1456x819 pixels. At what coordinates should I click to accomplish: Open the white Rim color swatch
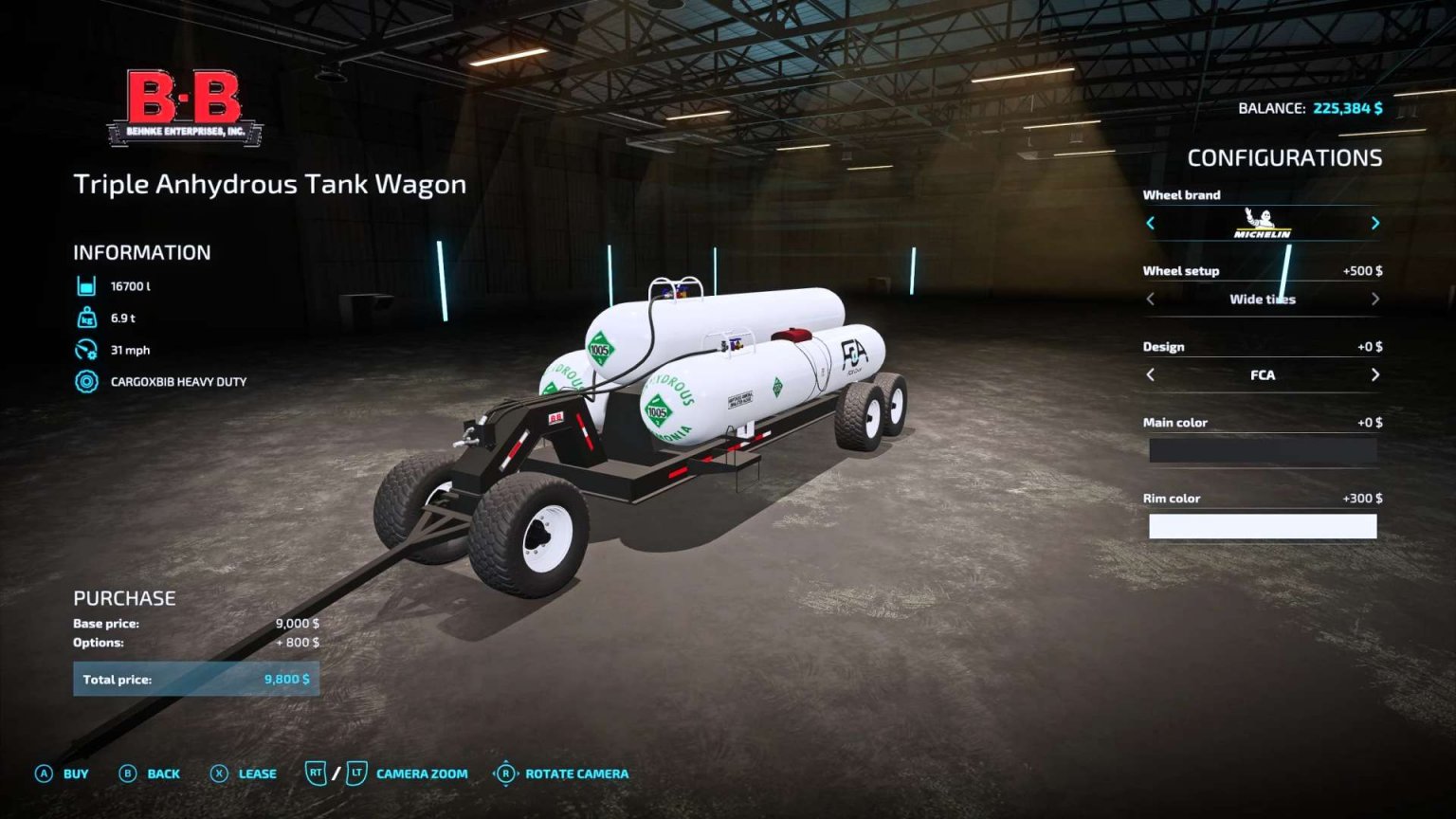pyautogui.click(x=1263, y=525)
